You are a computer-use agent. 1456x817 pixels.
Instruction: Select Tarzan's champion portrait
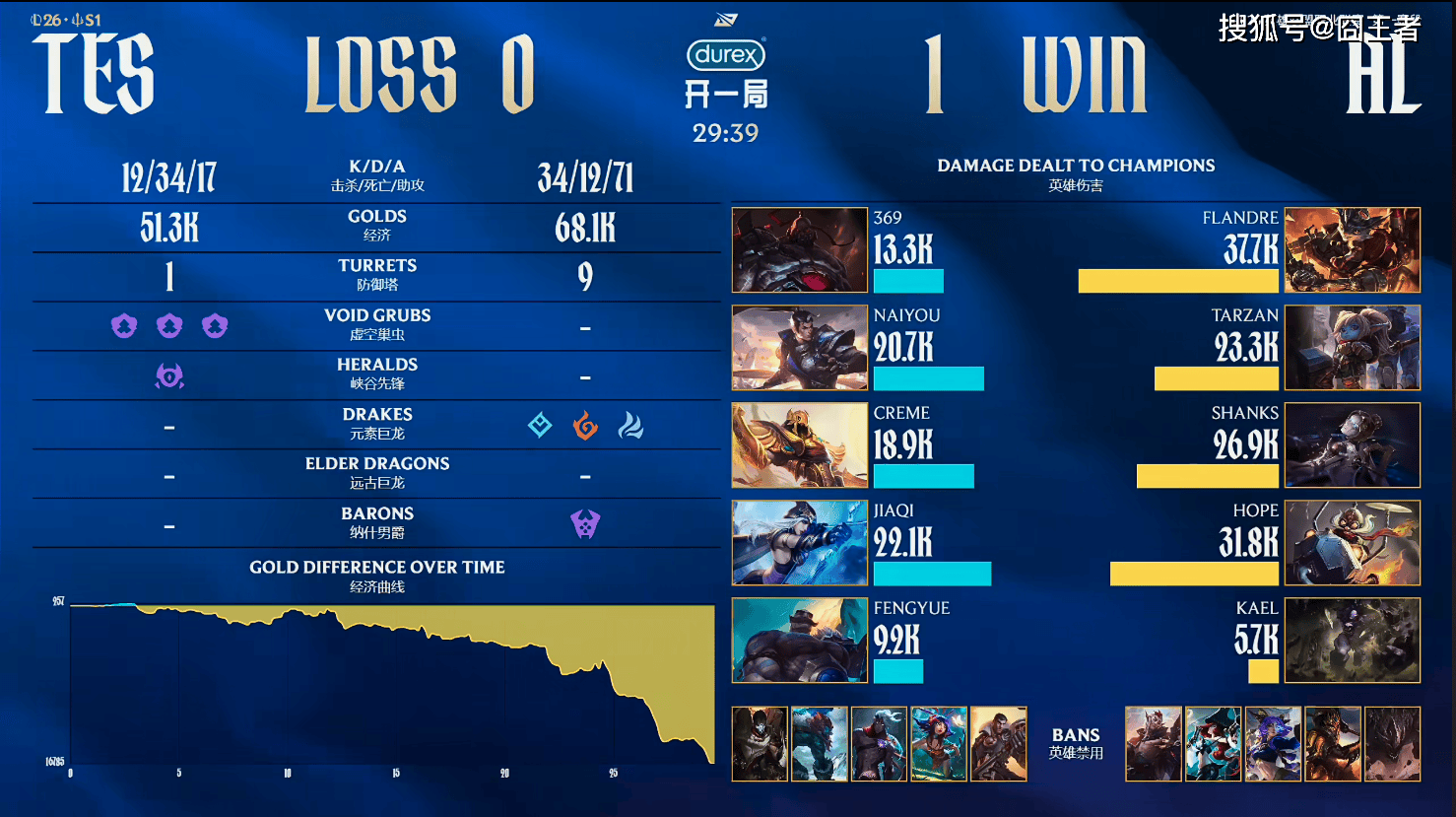[x=1353, y=347]
